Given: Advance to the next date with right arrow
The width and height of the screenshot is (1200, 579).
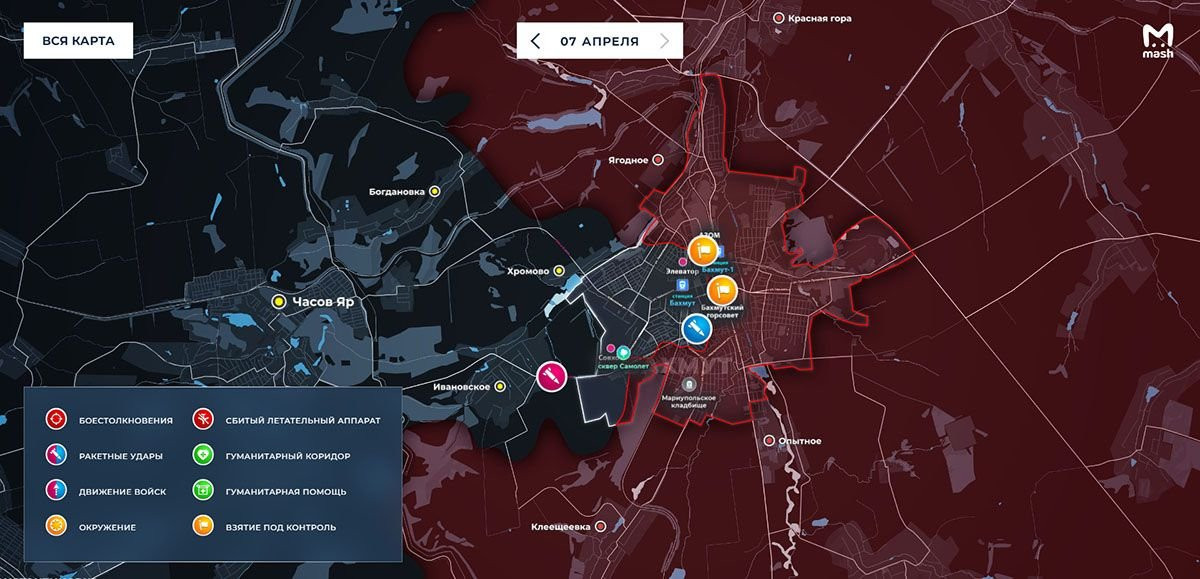Looking at the screenshot, I should tap(665, 41).
